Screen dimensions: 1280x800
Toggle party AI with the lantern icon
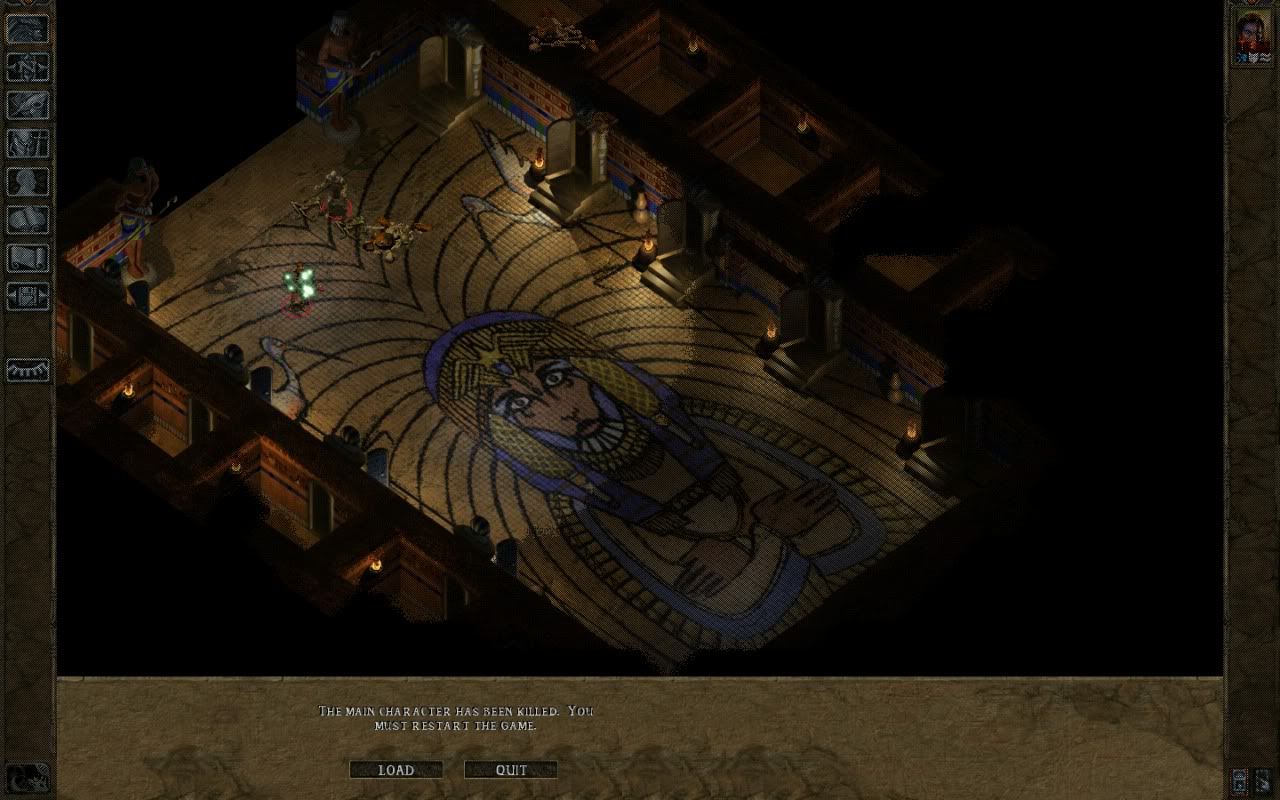[x=1241, y=779]
